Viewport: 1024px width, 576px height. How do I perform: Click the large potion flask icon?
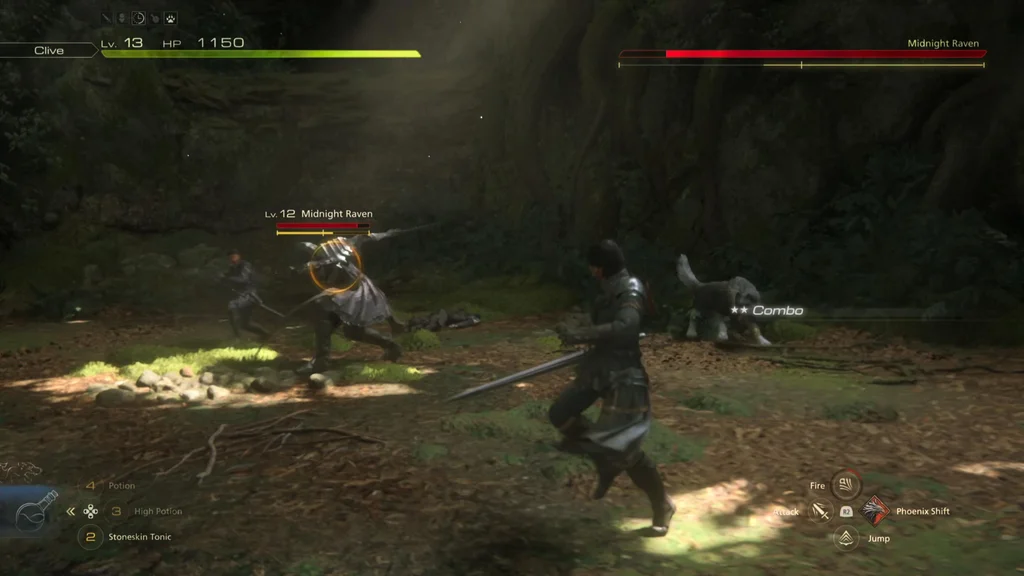tap(36, 511)
